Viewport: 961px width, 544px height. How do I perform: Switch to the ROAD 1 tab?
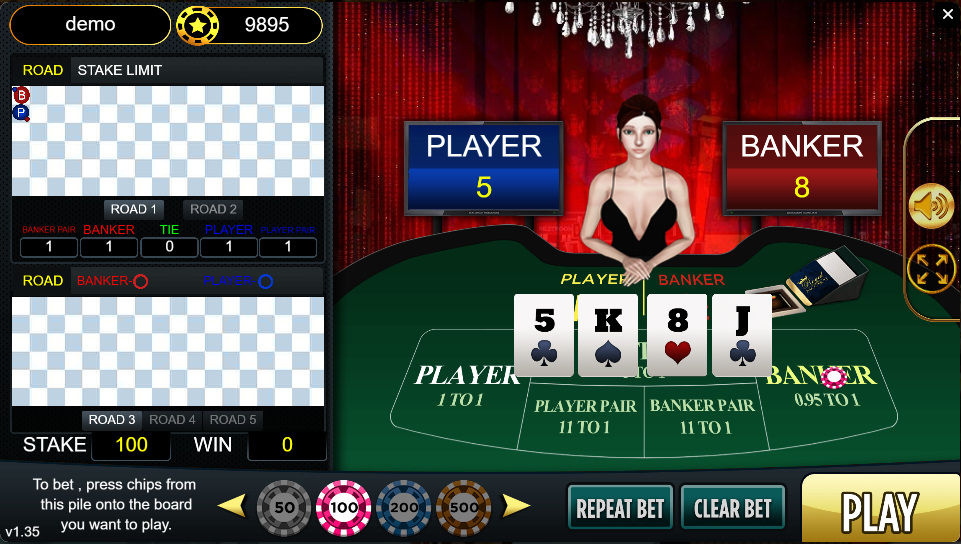point(134,209)
